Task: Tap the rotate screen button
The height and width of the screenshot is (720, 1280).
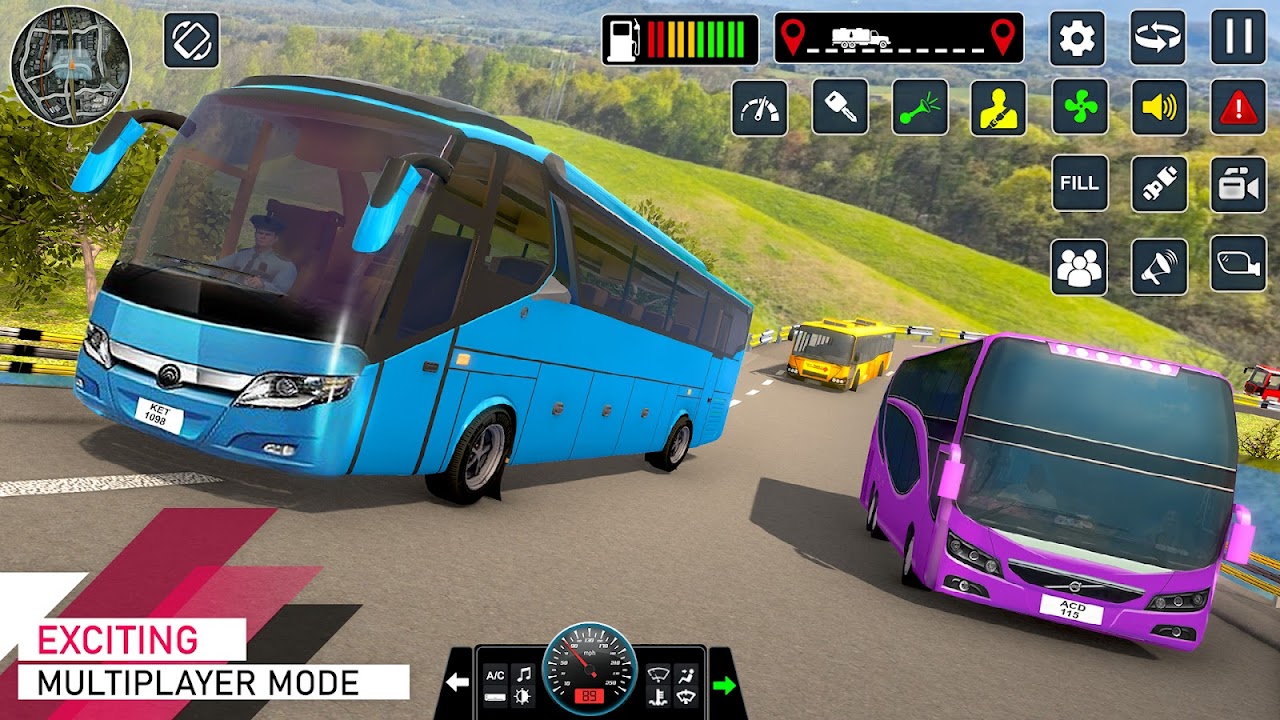Action: (x=191, y=41)
